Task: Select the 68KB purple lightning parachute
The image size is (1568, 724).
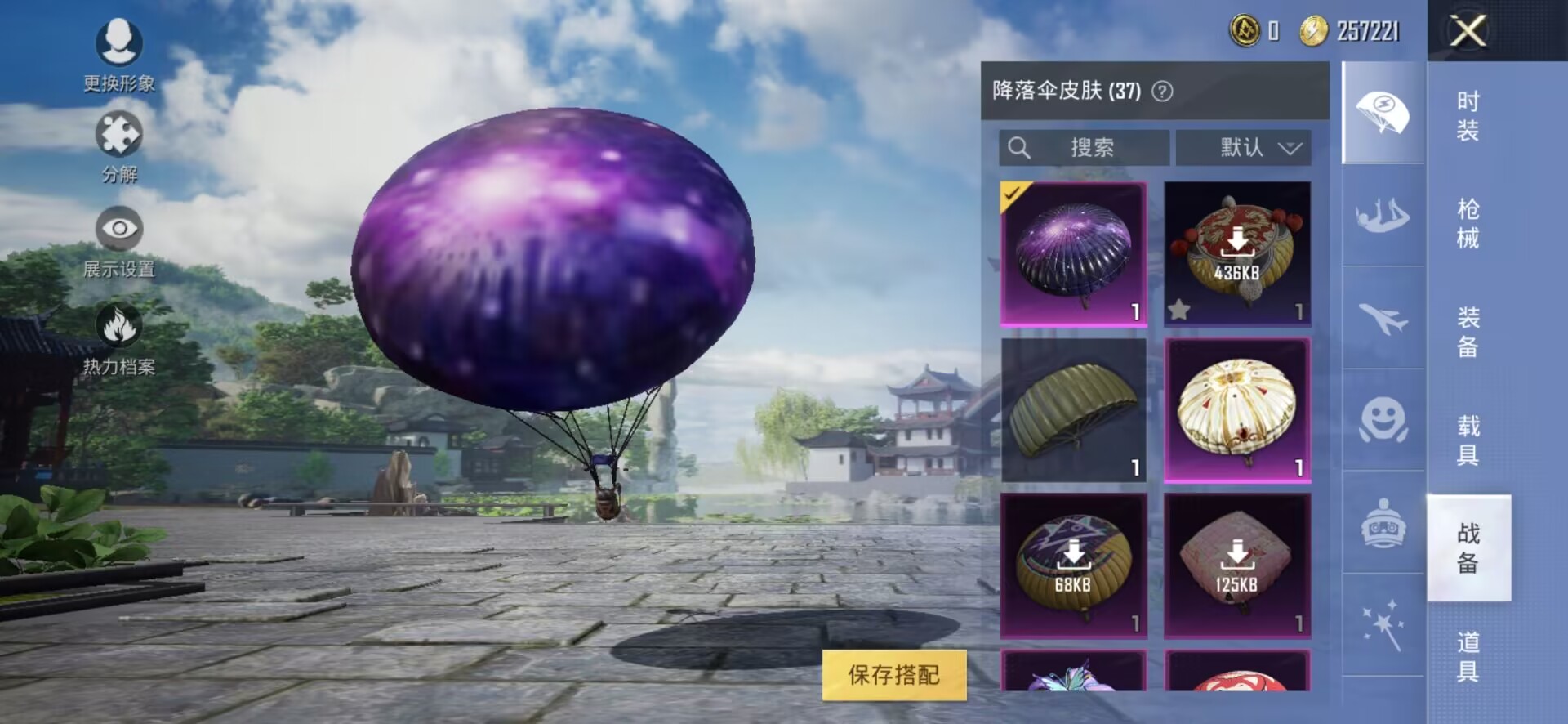Action: click(1073, 565)
